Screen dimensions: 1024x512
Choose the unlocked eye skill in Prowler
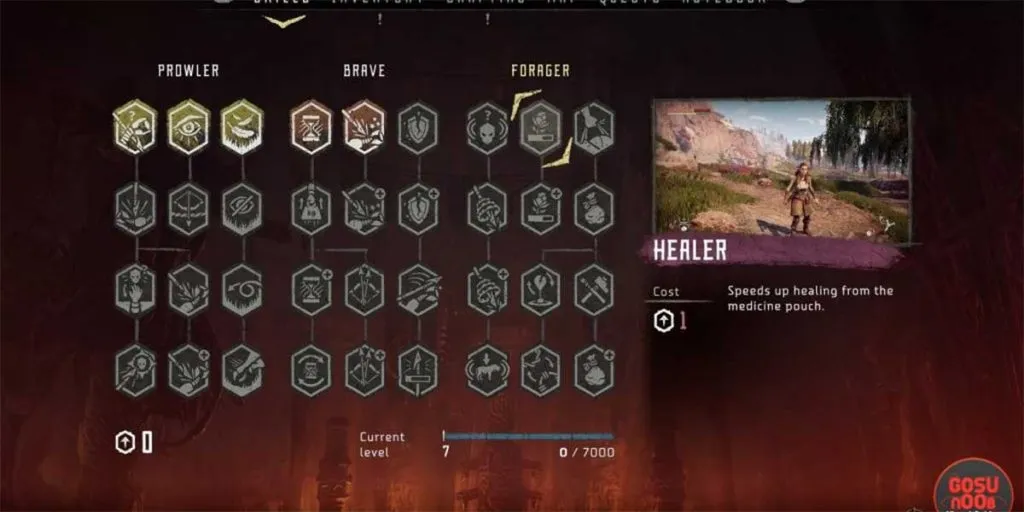(188, 128)
